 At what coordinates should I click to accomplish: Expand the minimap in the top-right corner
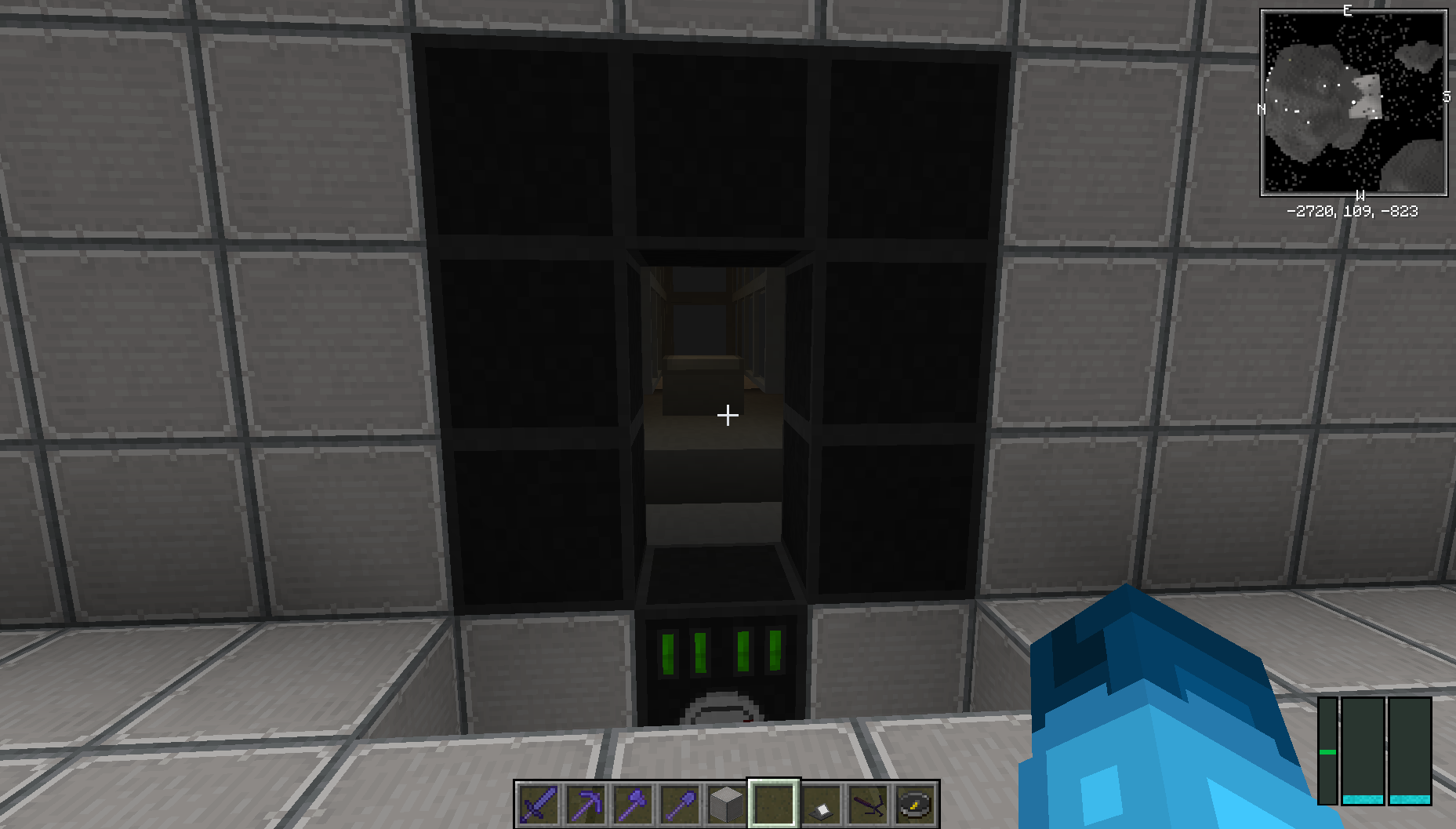[x=1353, y=100]
